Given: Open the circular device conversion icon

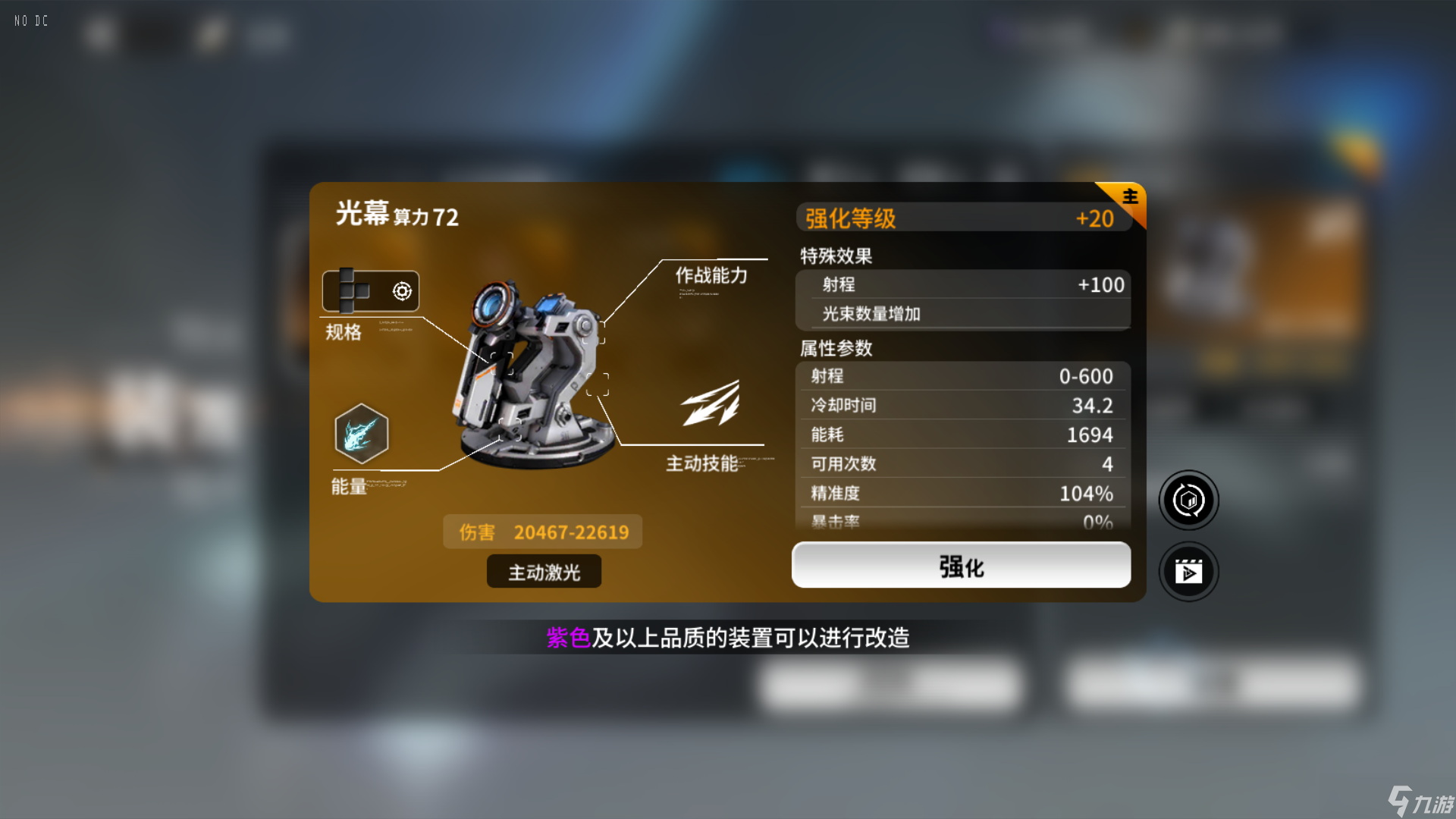Looking at the screenshot, I should click(x=1188, y=500).
